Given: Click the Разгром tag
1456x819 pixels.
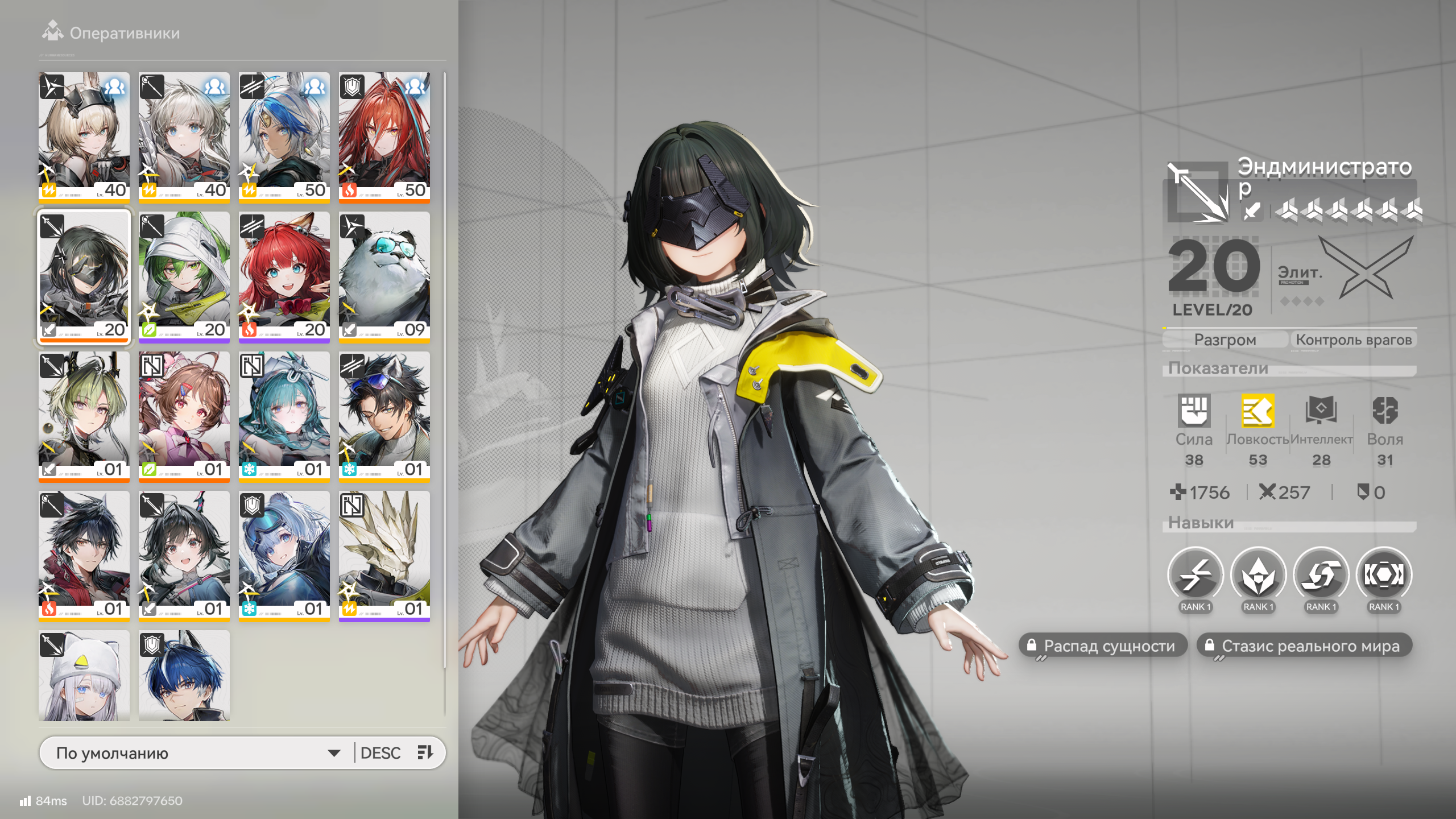Looking at the screenshot, I should point(1225,340).
